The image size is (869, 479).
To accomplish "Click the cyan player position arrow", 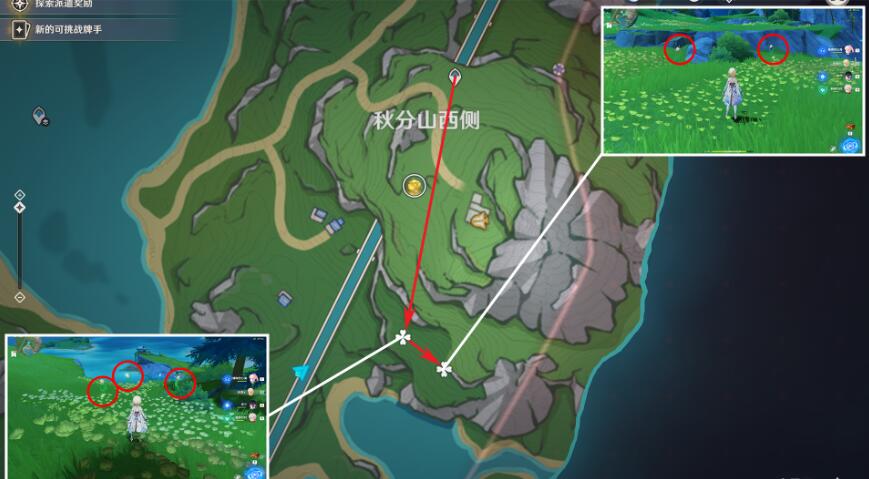I will (301, 370).
